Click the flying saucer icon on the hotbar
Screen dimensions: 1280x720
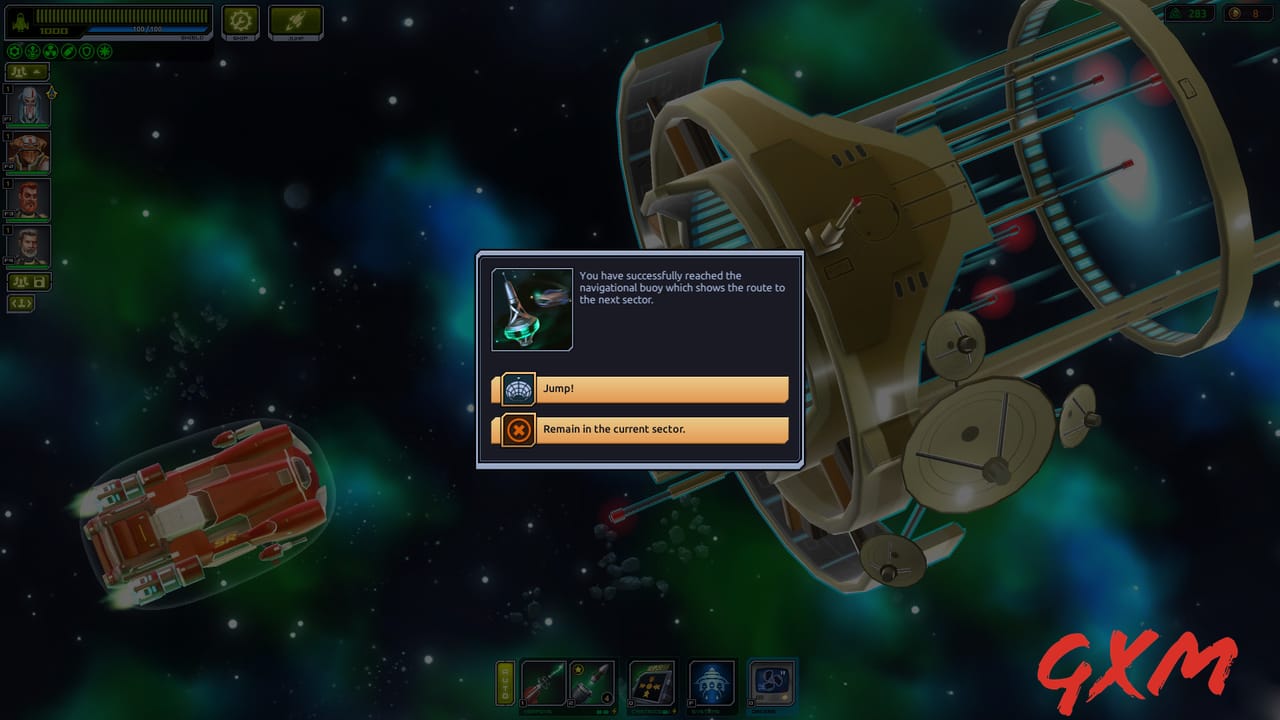click(712, 684)
